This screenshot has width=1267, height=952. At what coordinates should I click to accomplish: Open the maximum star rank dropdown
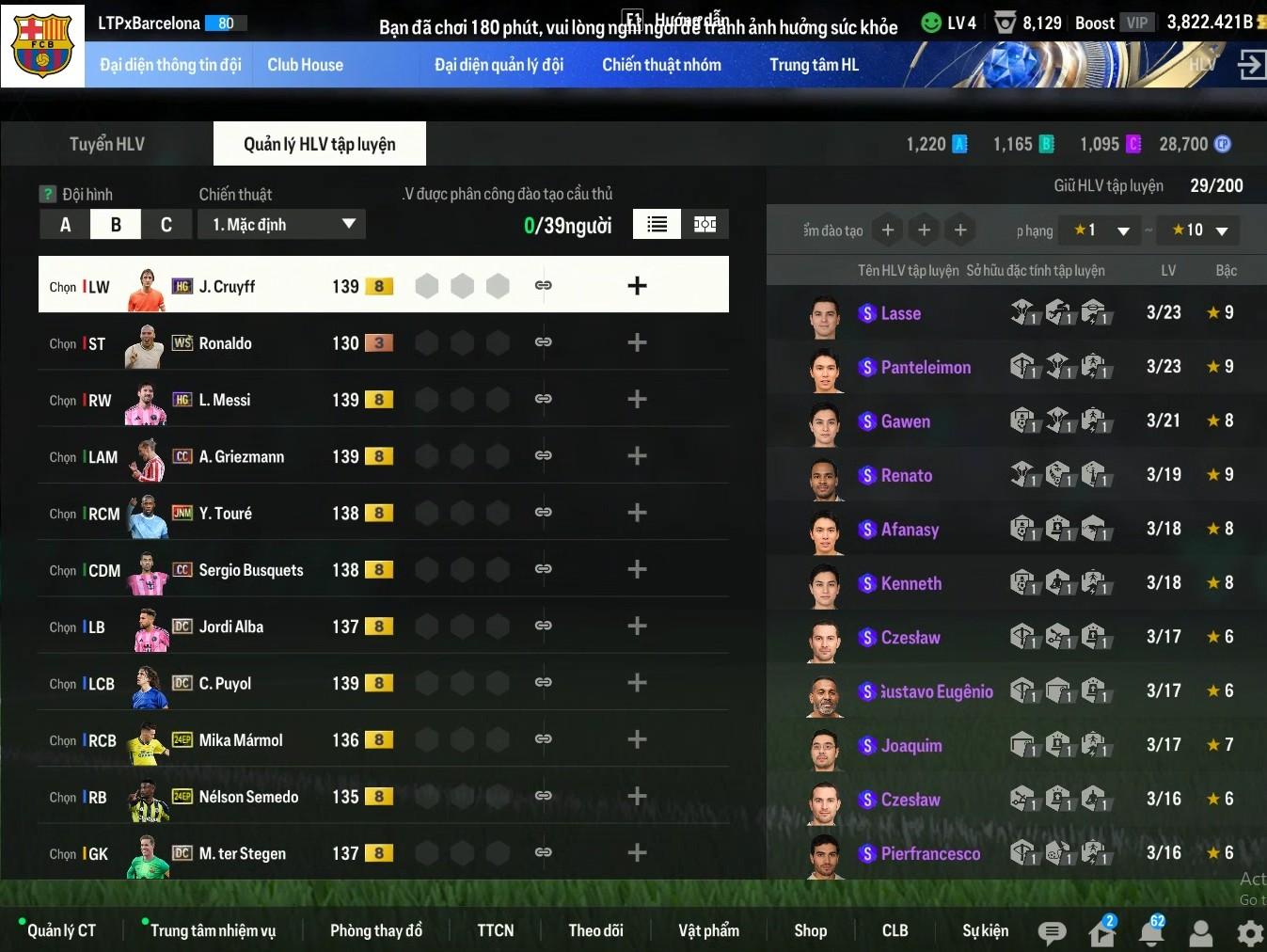coord(1198,230)
